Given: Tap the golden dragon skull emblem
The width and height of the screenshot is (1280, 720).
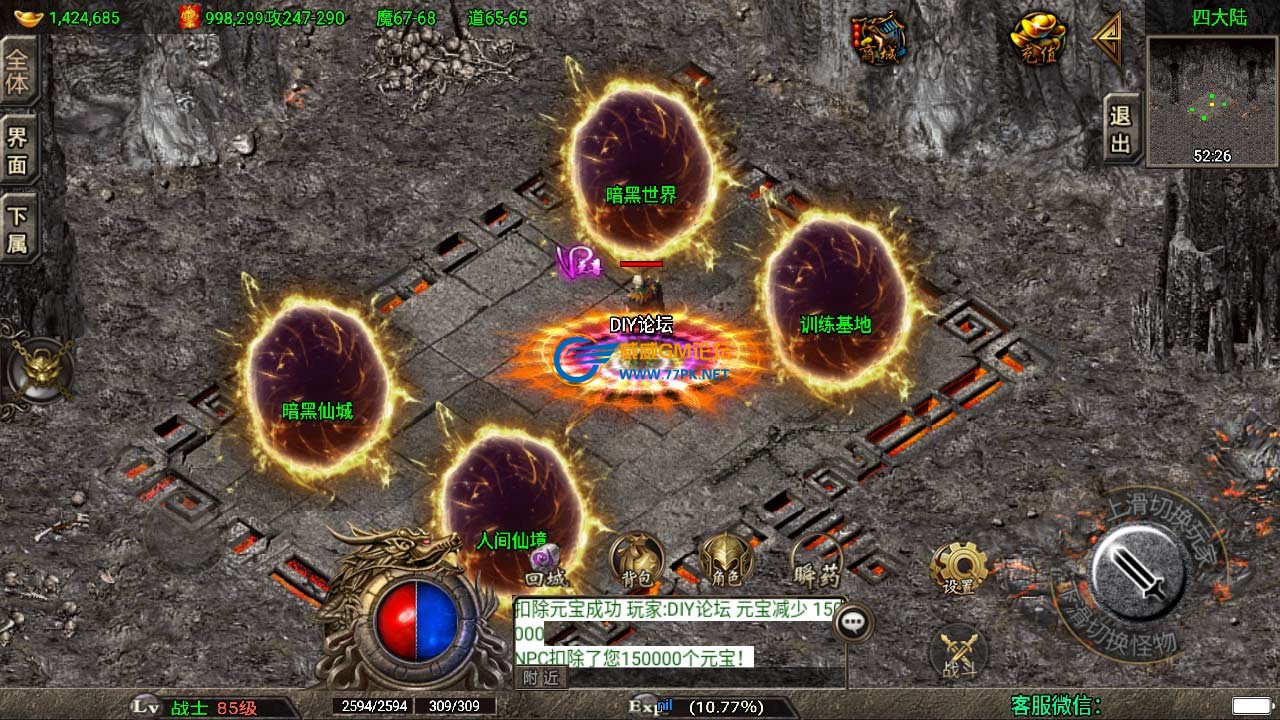Looking at the screenshot, I should 38,370.
